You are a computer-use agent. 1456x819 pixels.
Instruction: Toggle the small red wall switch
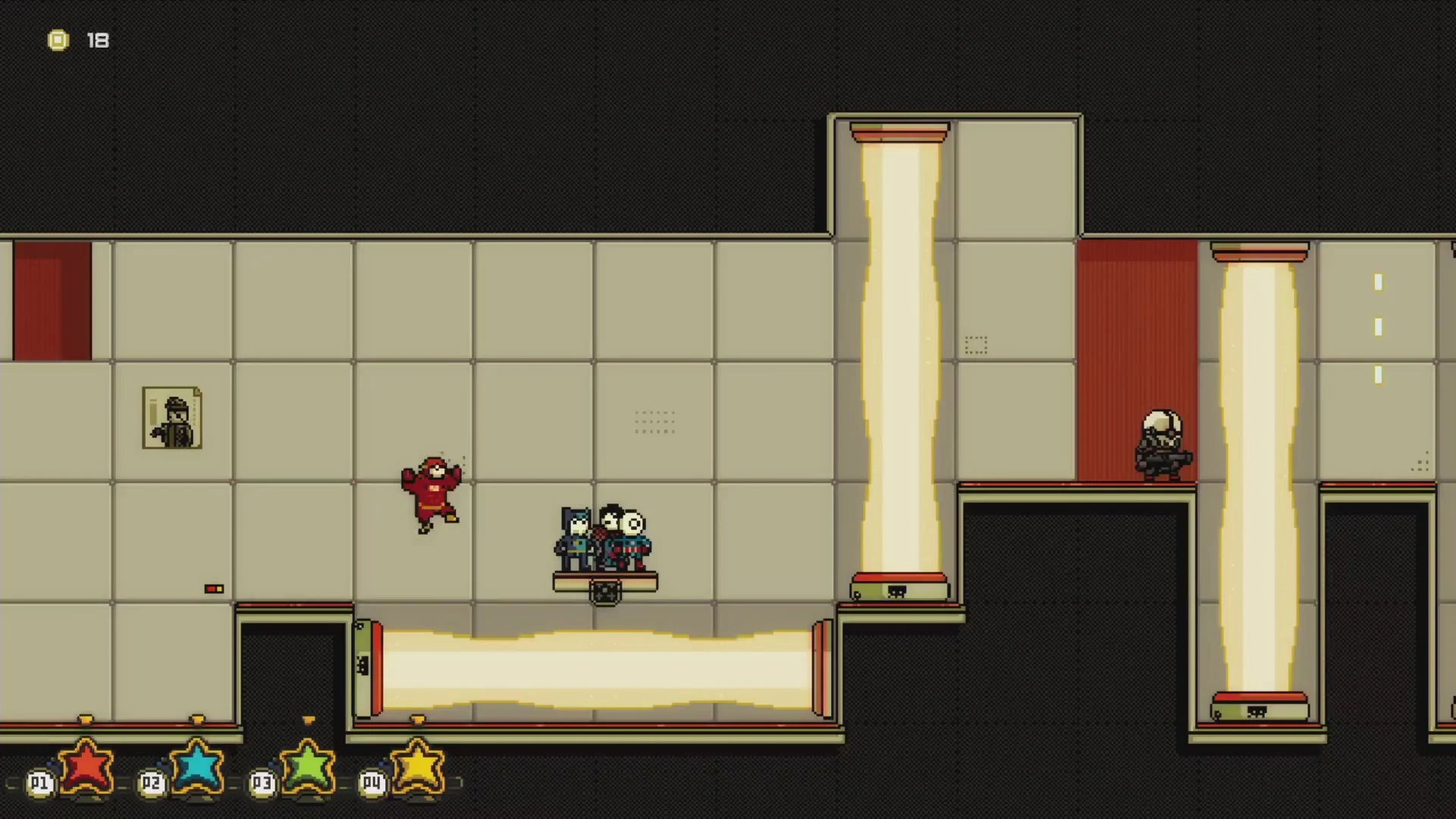click(214, 588)
